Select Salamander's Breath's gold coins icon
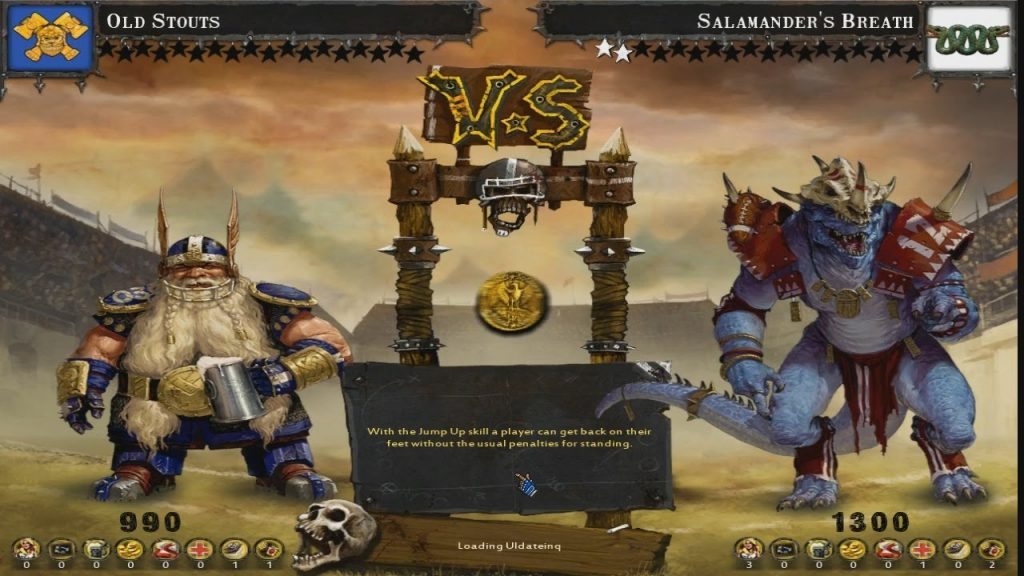 point(852,549)
